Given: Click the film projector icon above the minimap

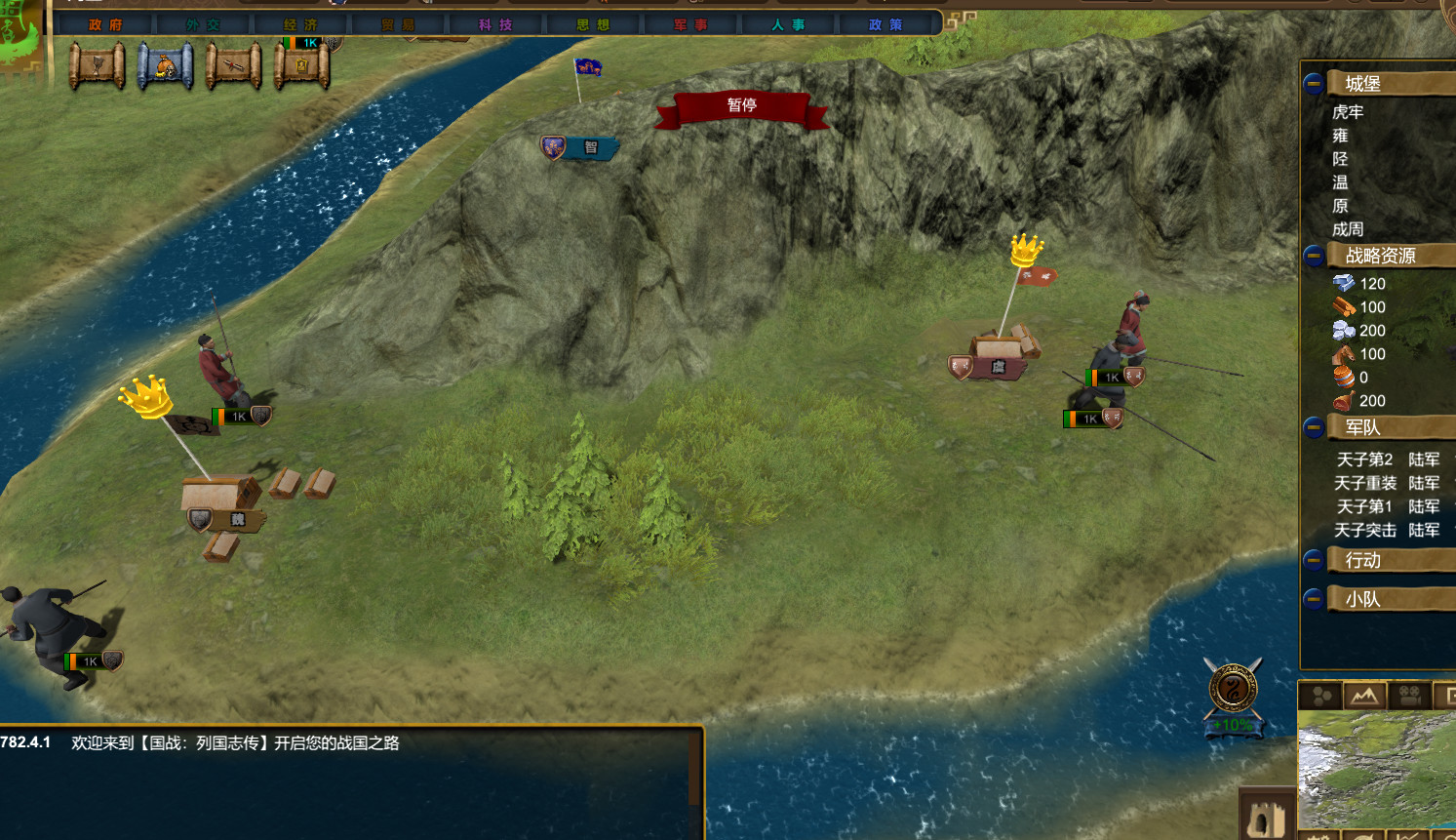Looking at the screenshot, I should (x=1407, y=695).
